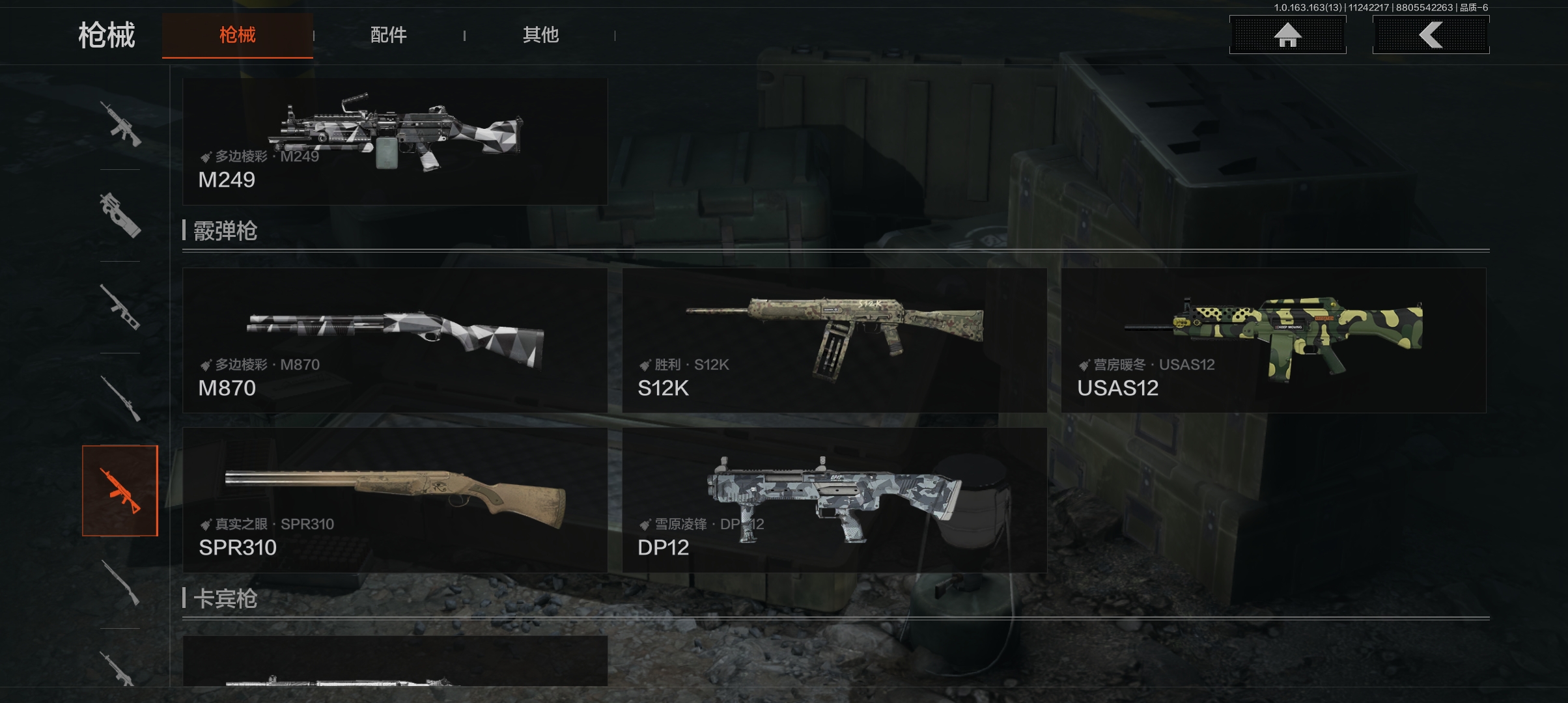Select the M249 machine gun card
Image resolution: width=1568 pixels, height=703 pixels.
[x=395, y=142]
